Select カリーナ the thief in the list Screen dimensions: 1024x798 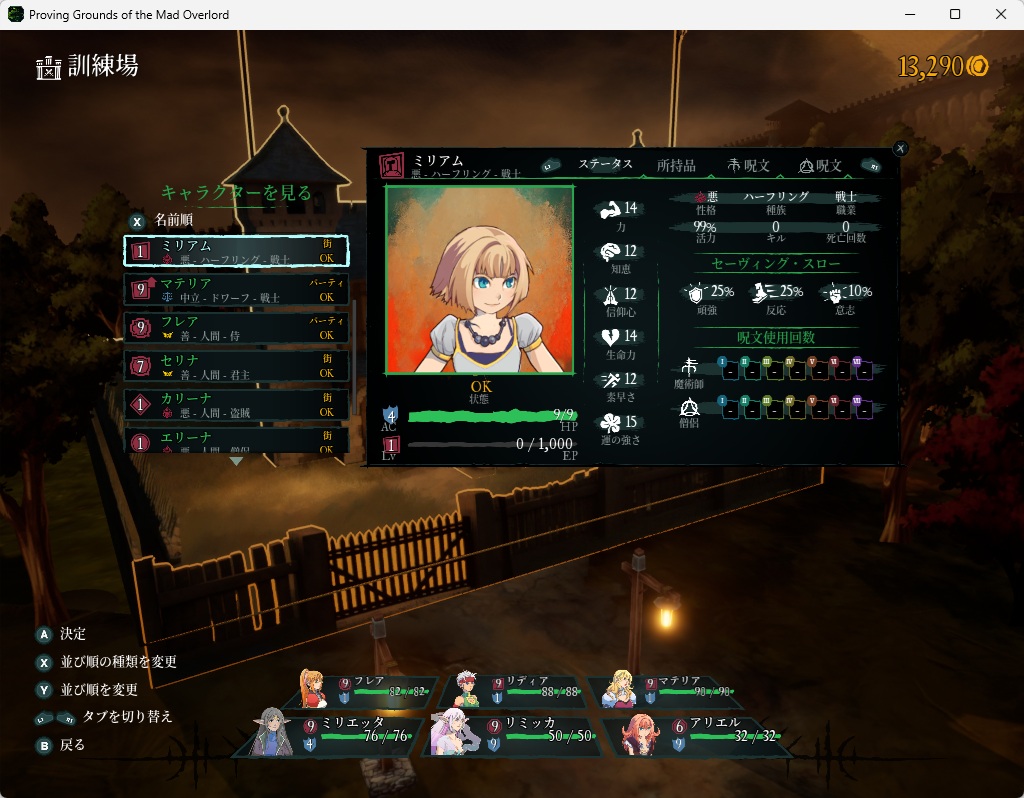[x=236, y=404]
